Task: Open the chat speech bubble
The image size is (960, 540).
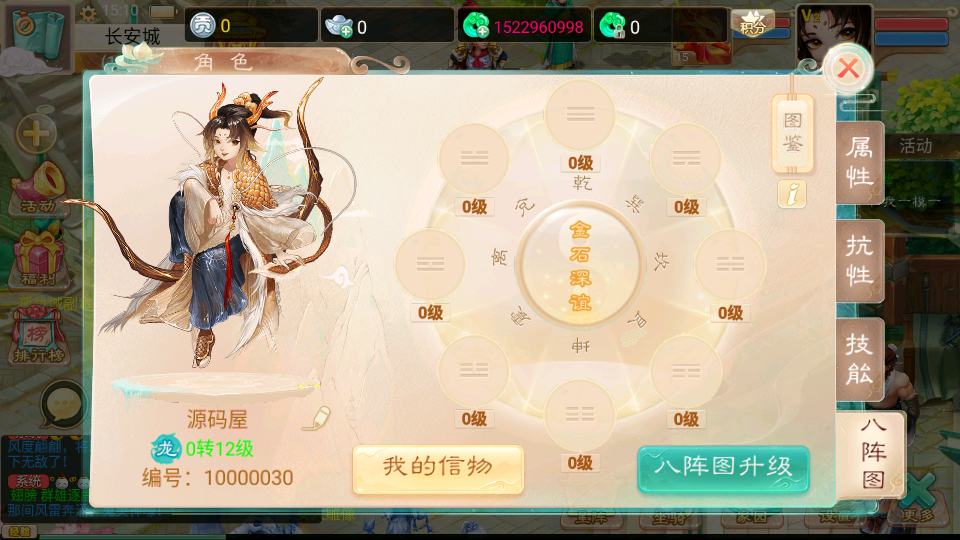Action: (62, 404)
